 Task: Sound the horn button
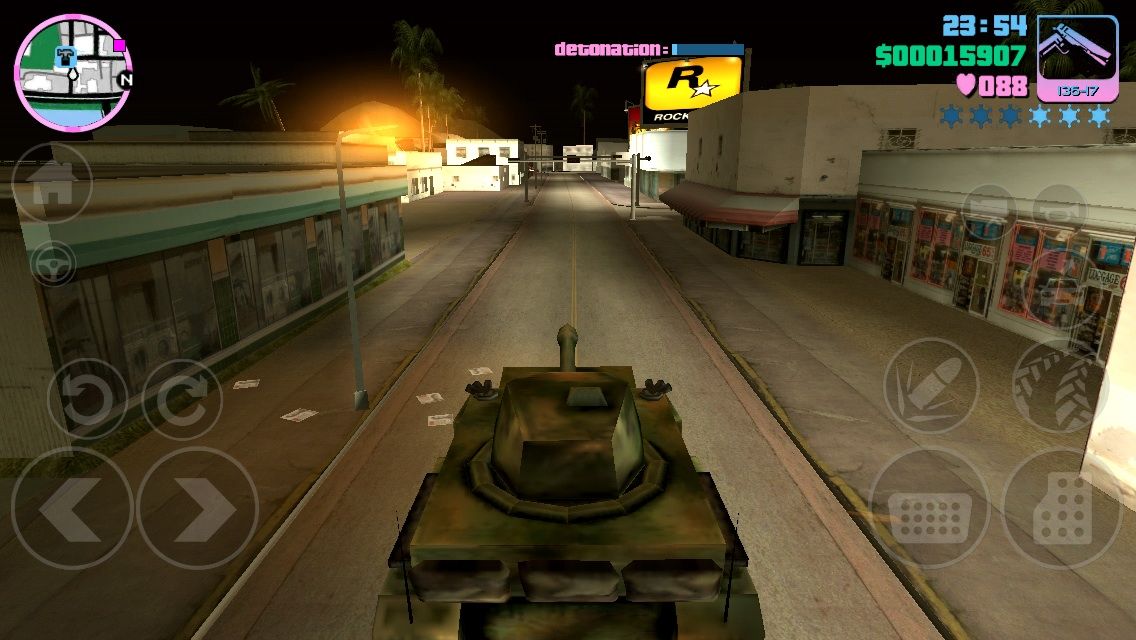click(1060, 211)
